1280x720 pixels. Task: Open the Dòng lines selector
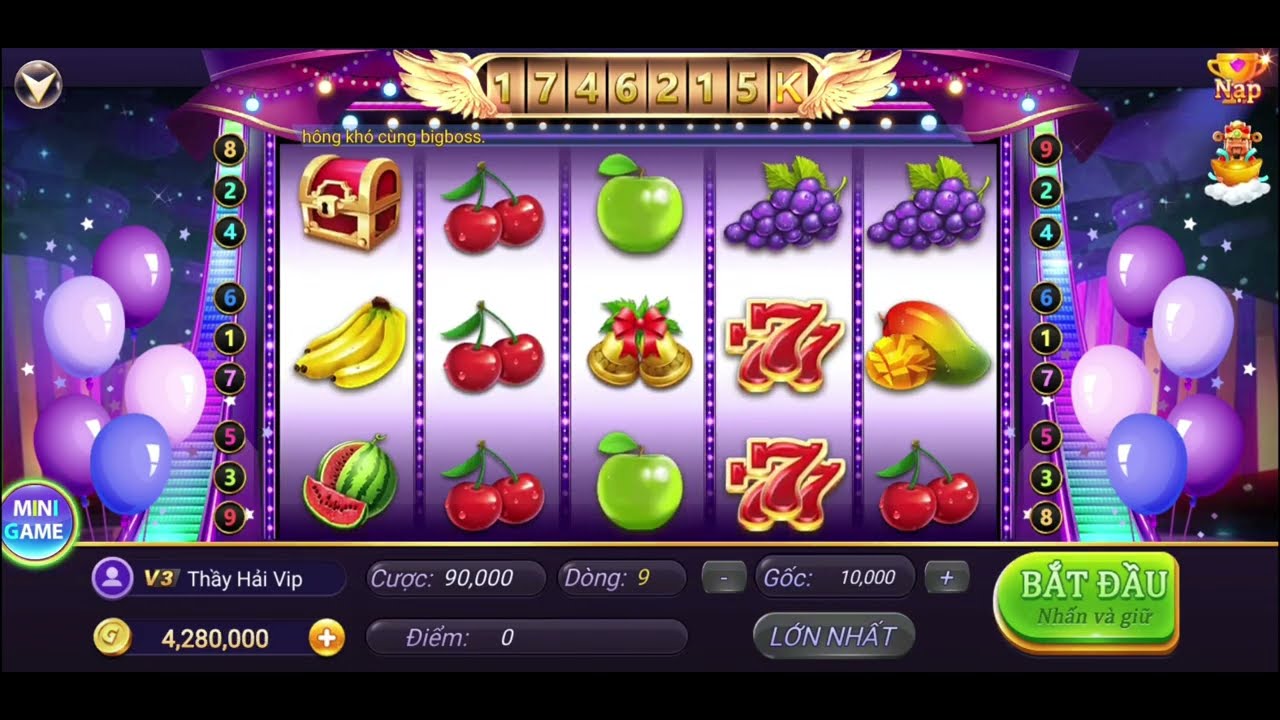625,578
